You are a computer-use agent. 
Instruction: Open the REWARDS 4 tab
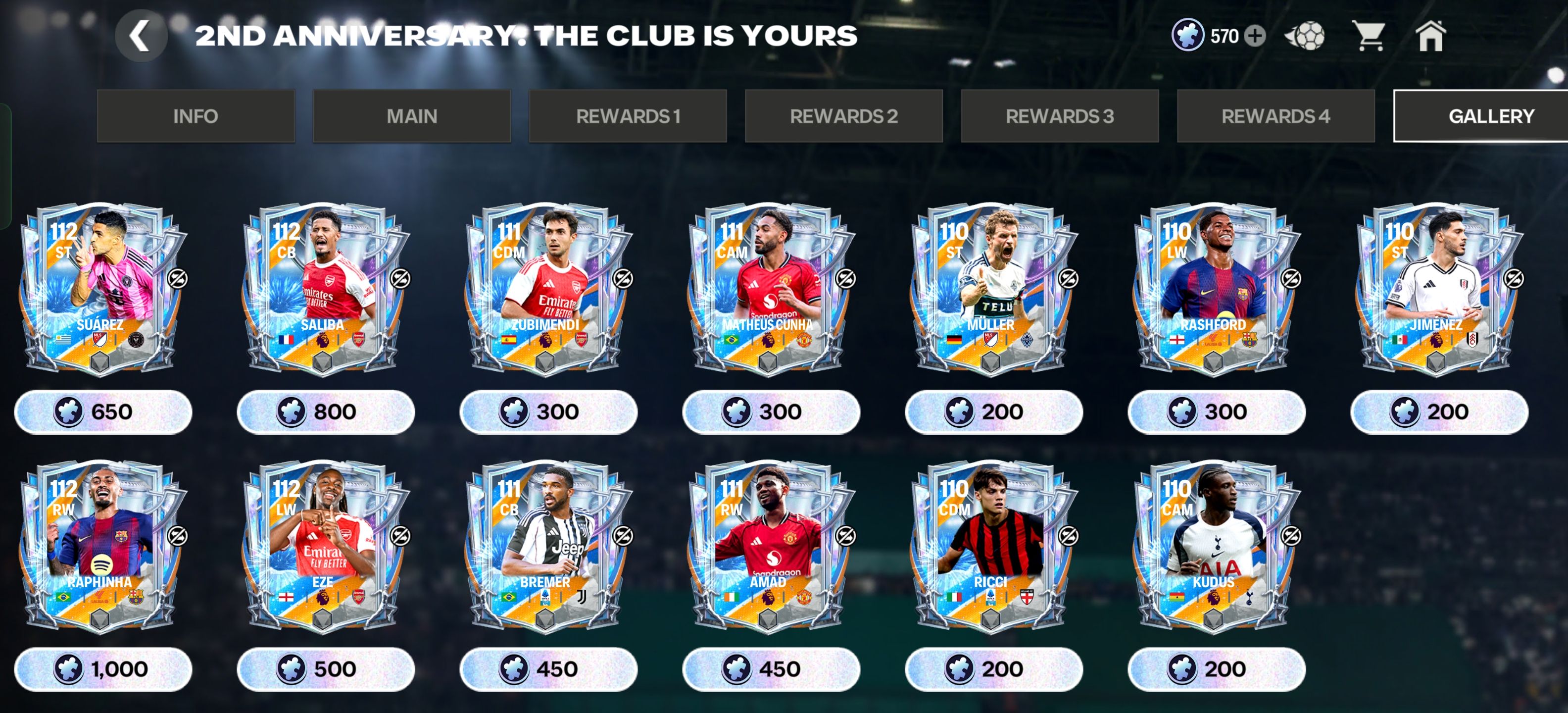point(1275,116)
